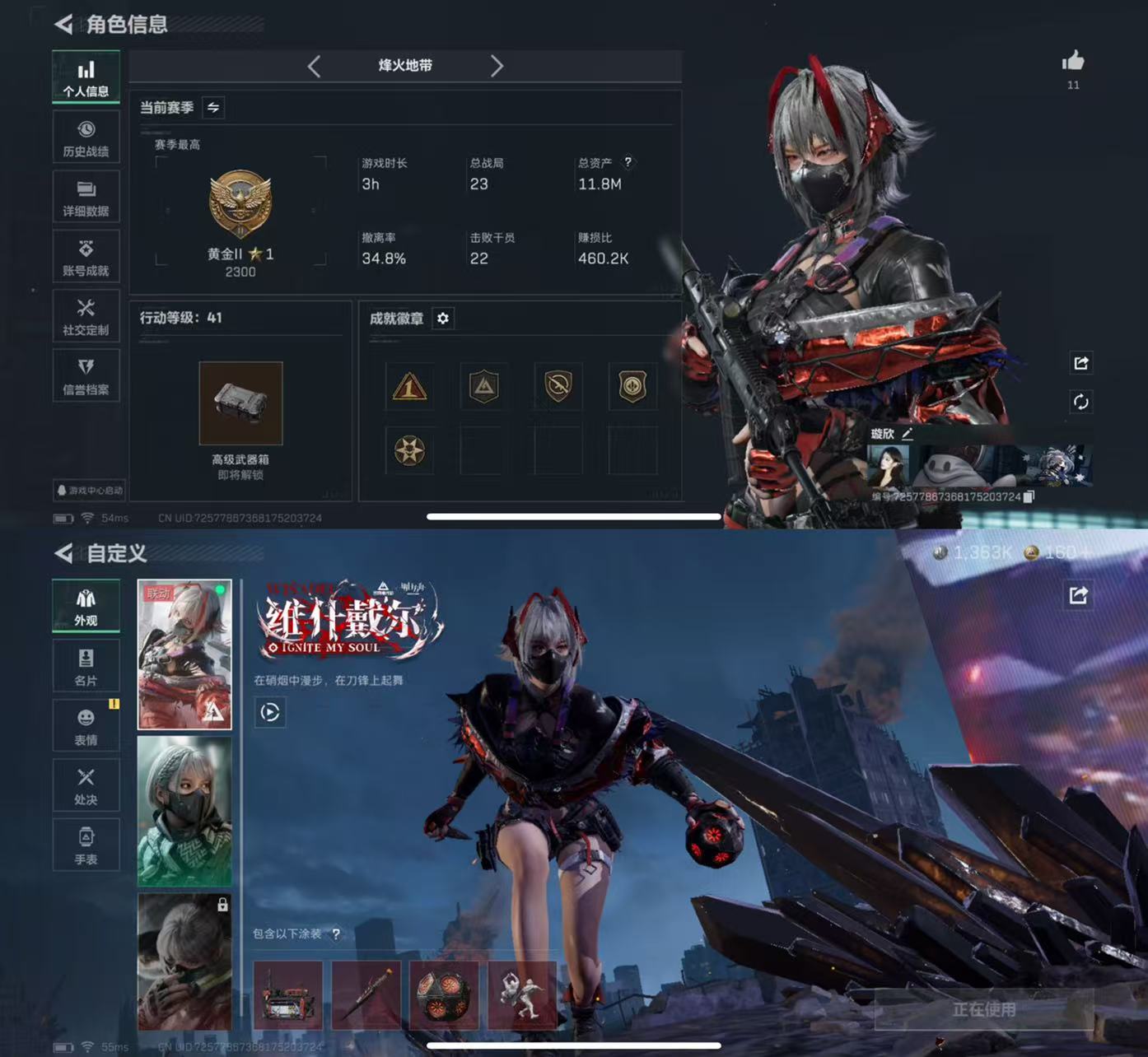Open the 总资产 help tooltip question mark
This screenshot has width=1148, height=1057.
tap(630, 163)
